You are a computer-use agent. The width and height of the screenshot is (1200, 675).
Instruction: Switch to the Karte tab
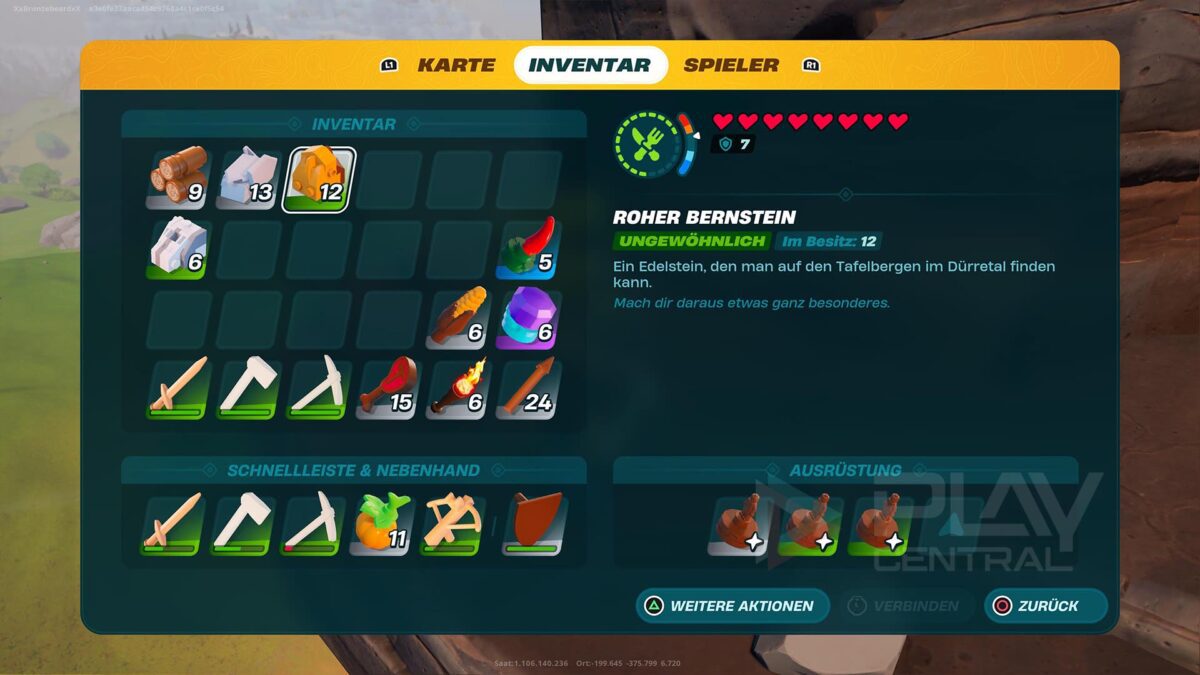(455, 65)
